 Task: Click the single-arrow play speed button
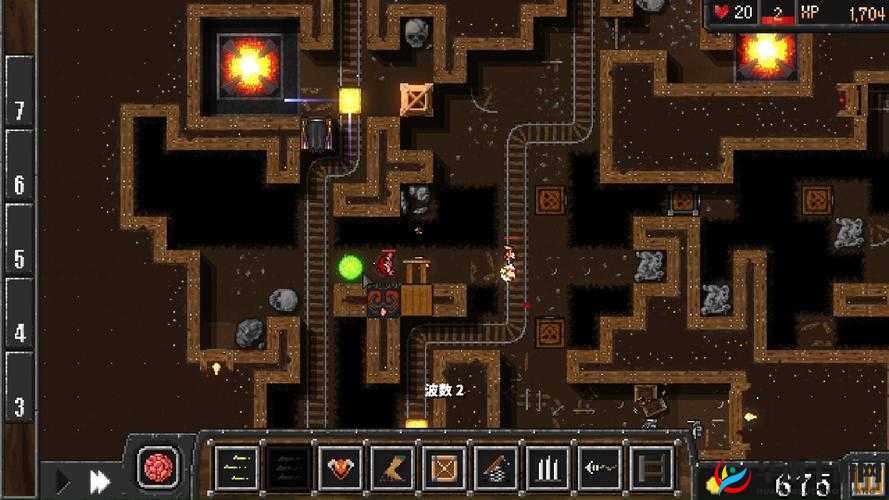tap(61, 481)
